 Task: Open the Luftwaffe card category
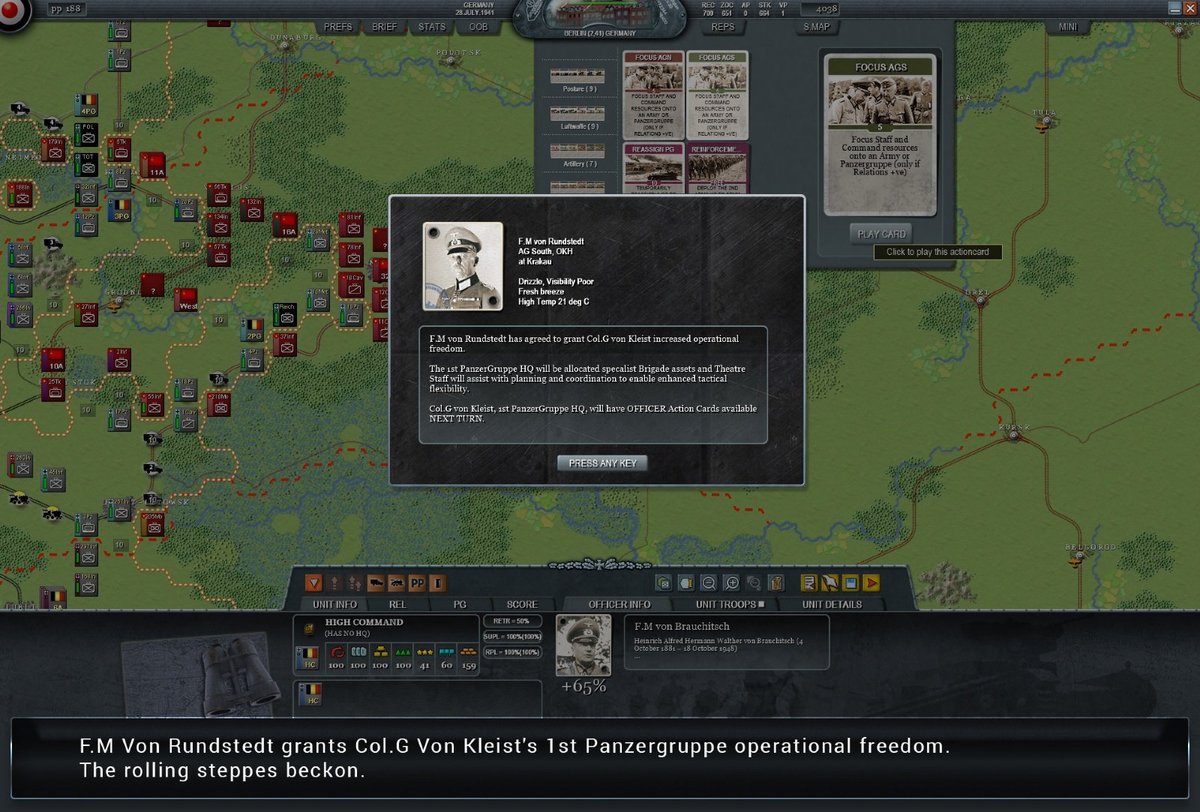tap(574, 114)
